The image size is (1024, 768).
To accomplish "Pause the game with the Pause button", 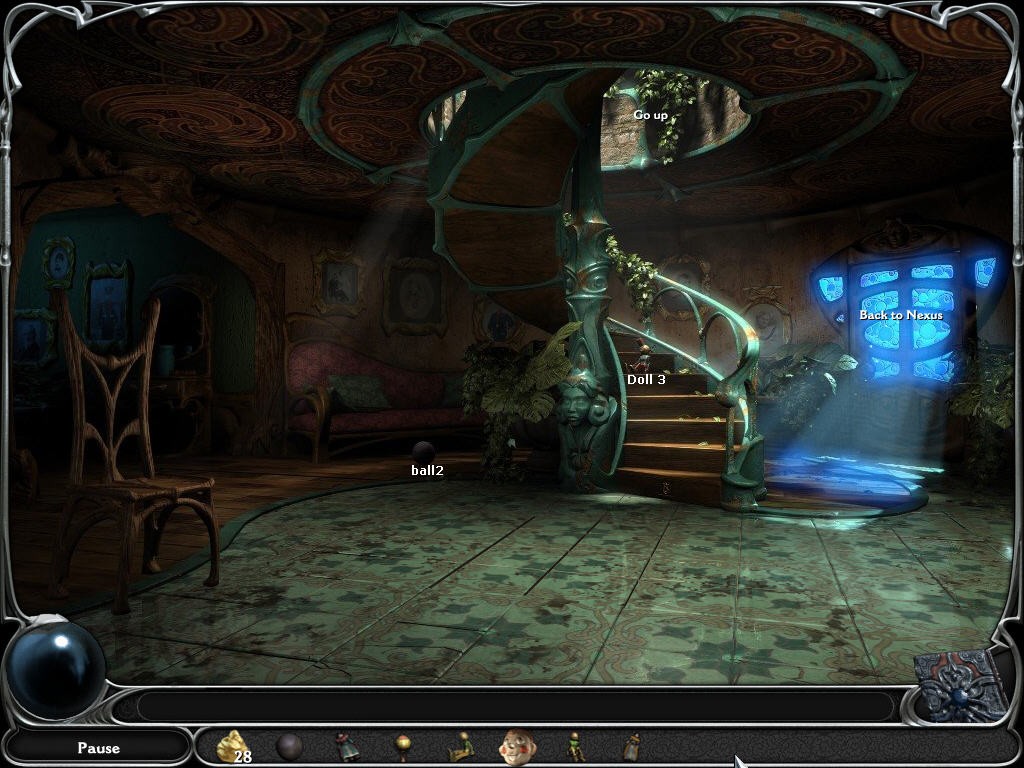I will [x=98, y=747].
